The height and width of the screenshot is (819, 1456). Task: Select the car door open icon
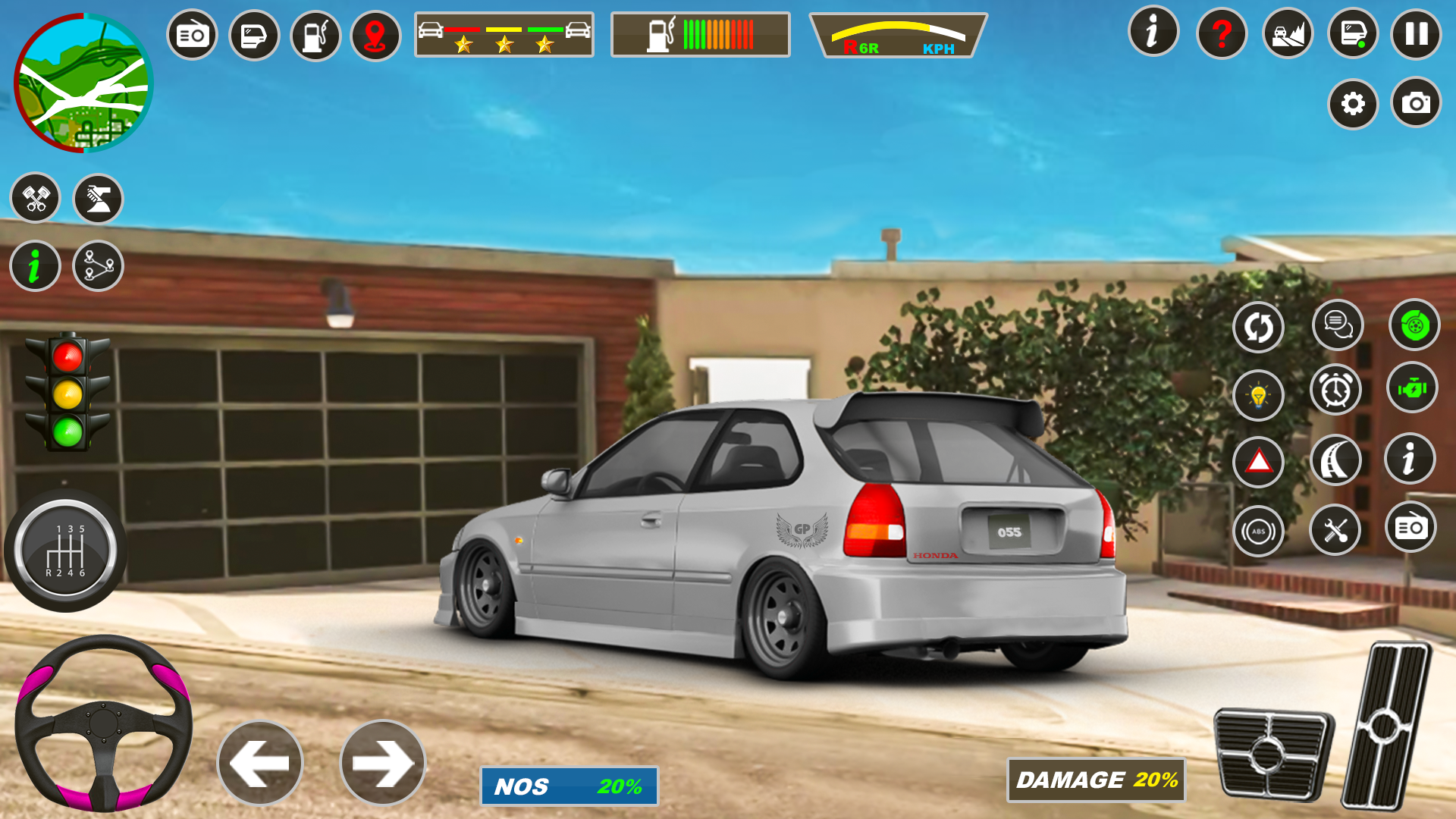(x=255, y=34)
